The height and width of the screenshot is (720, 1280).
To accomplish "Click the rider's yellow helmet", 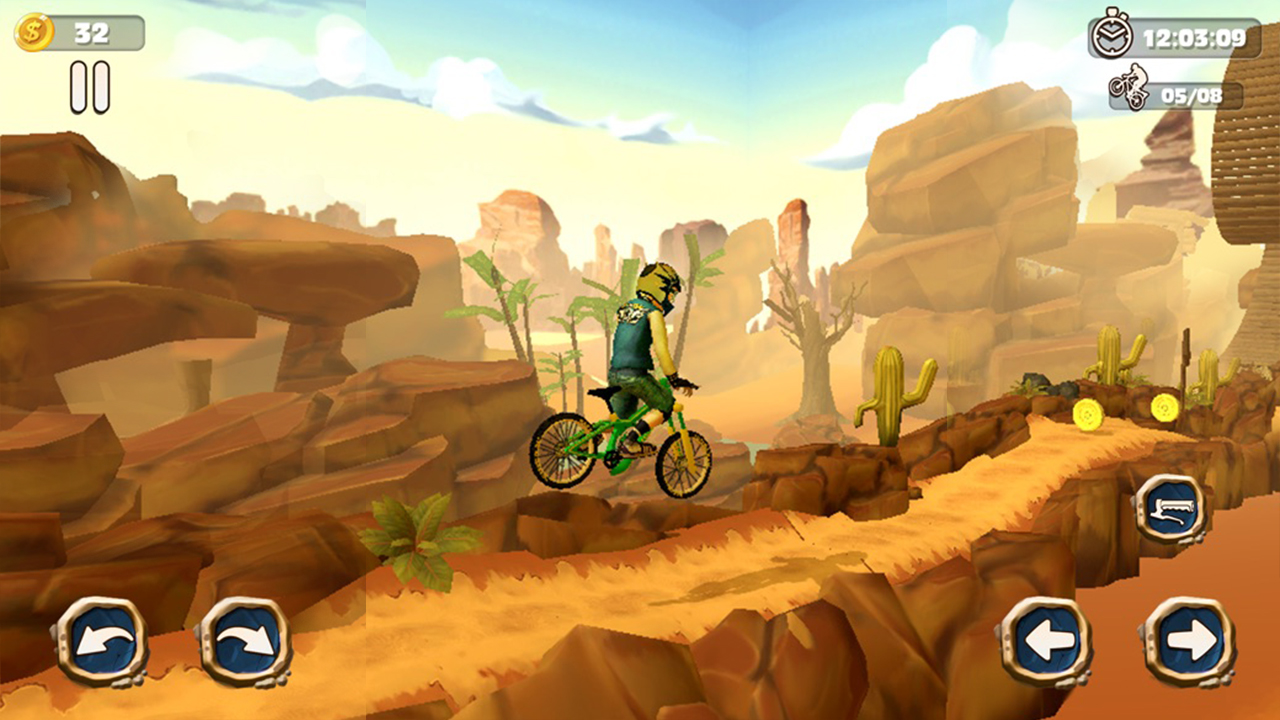I will pyautogui.click(x=658, y=284).
